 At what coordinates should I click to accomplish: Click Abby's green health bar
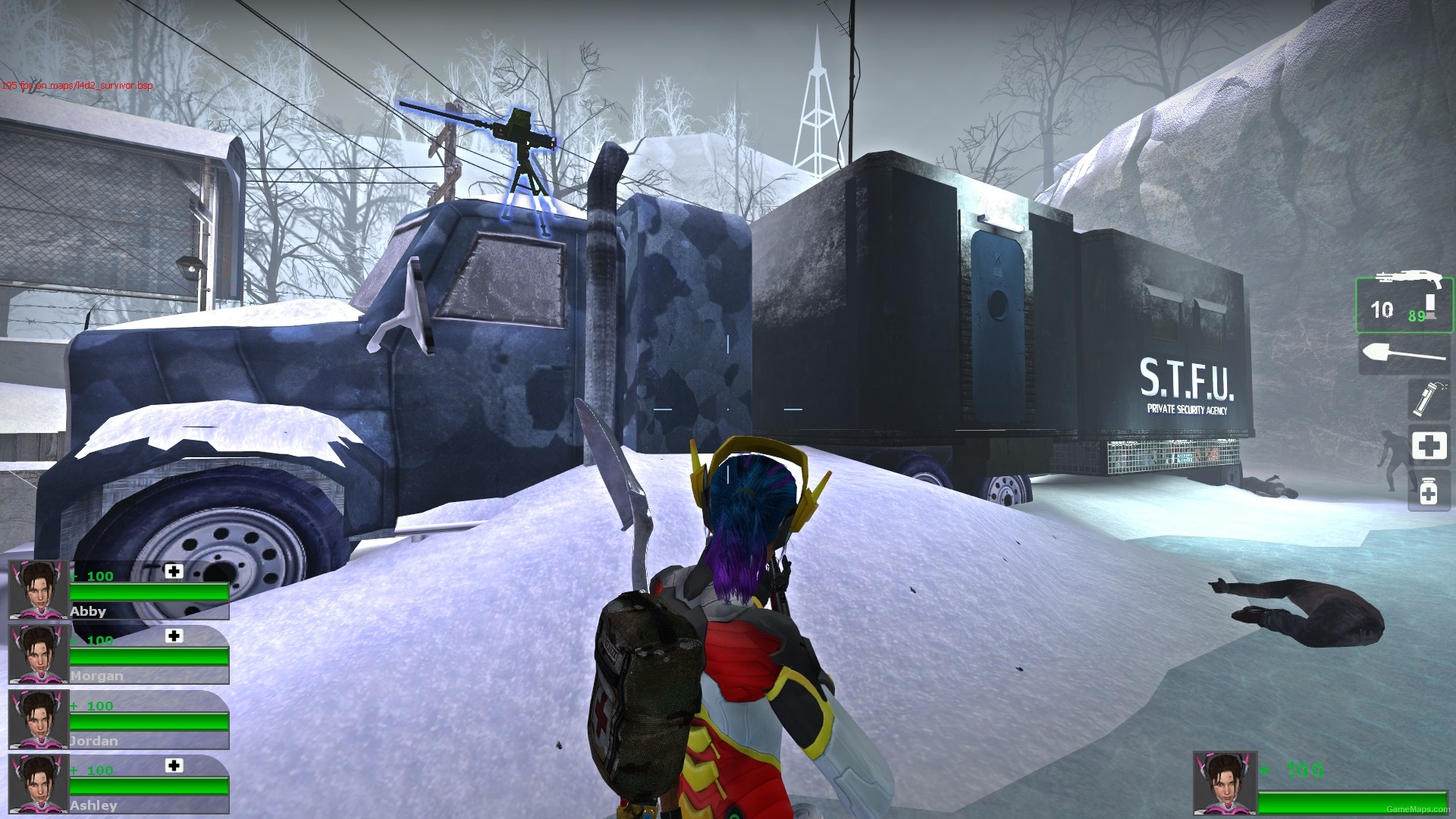[148, 592]
